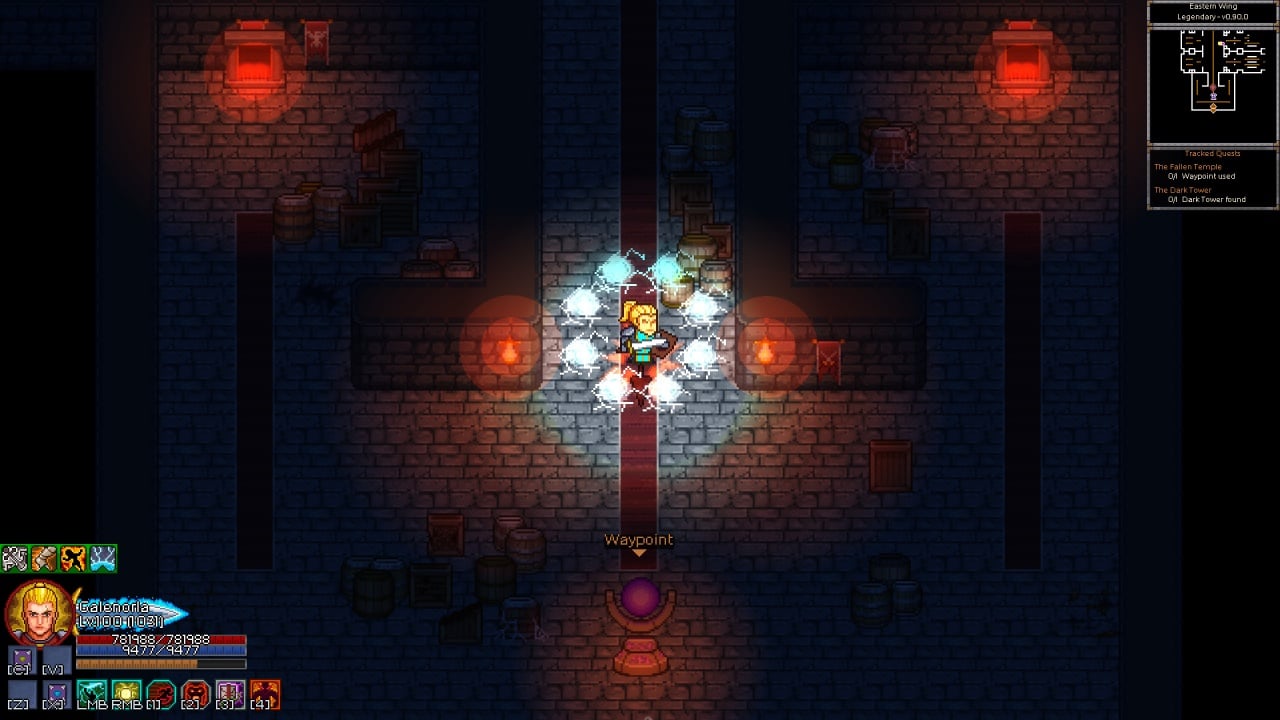
Task: Select The Fallen Temple tracked quest
Action: [x=1188, y=167]
